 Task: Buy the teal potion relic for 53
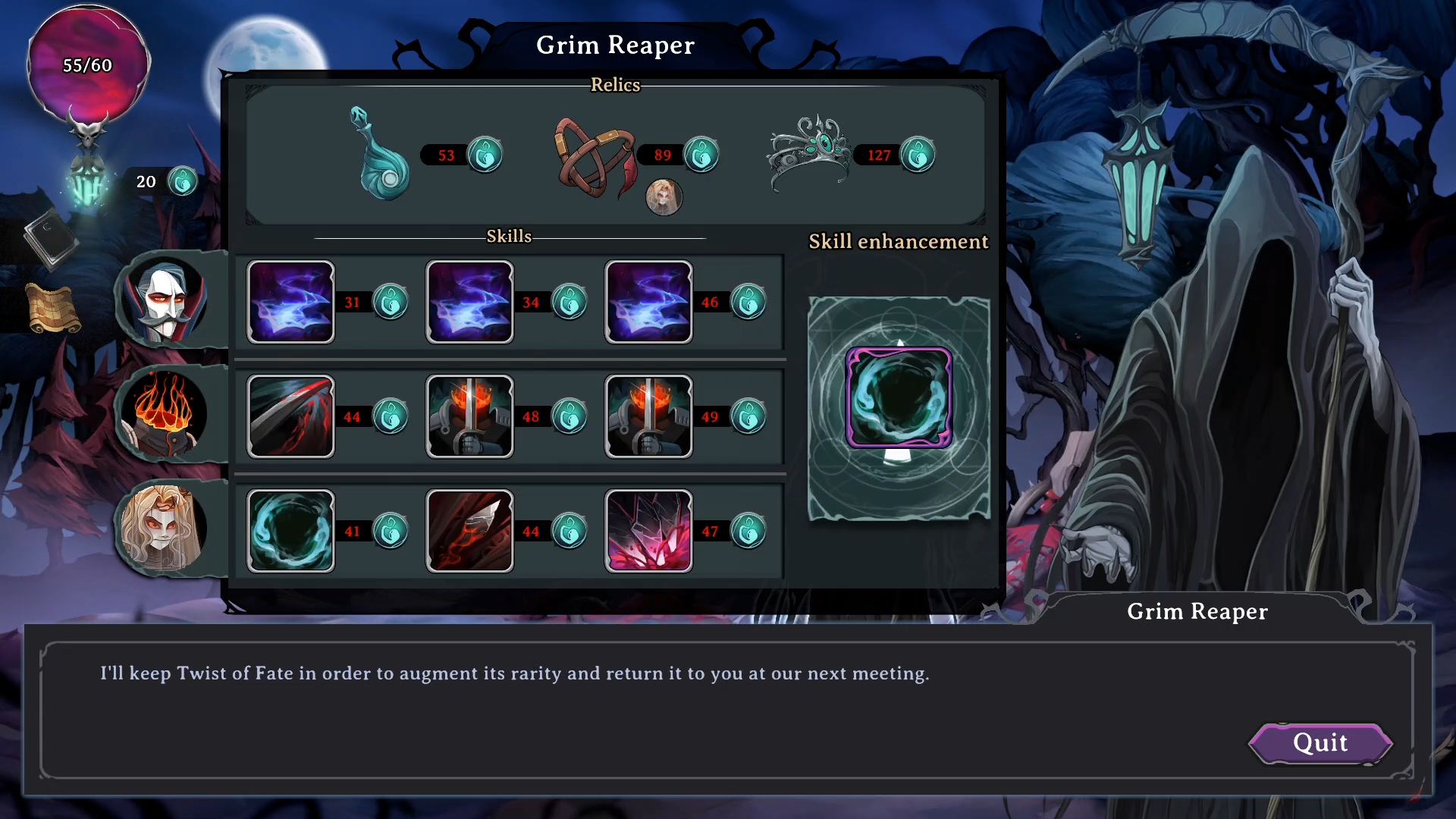(x=381, y=155)
